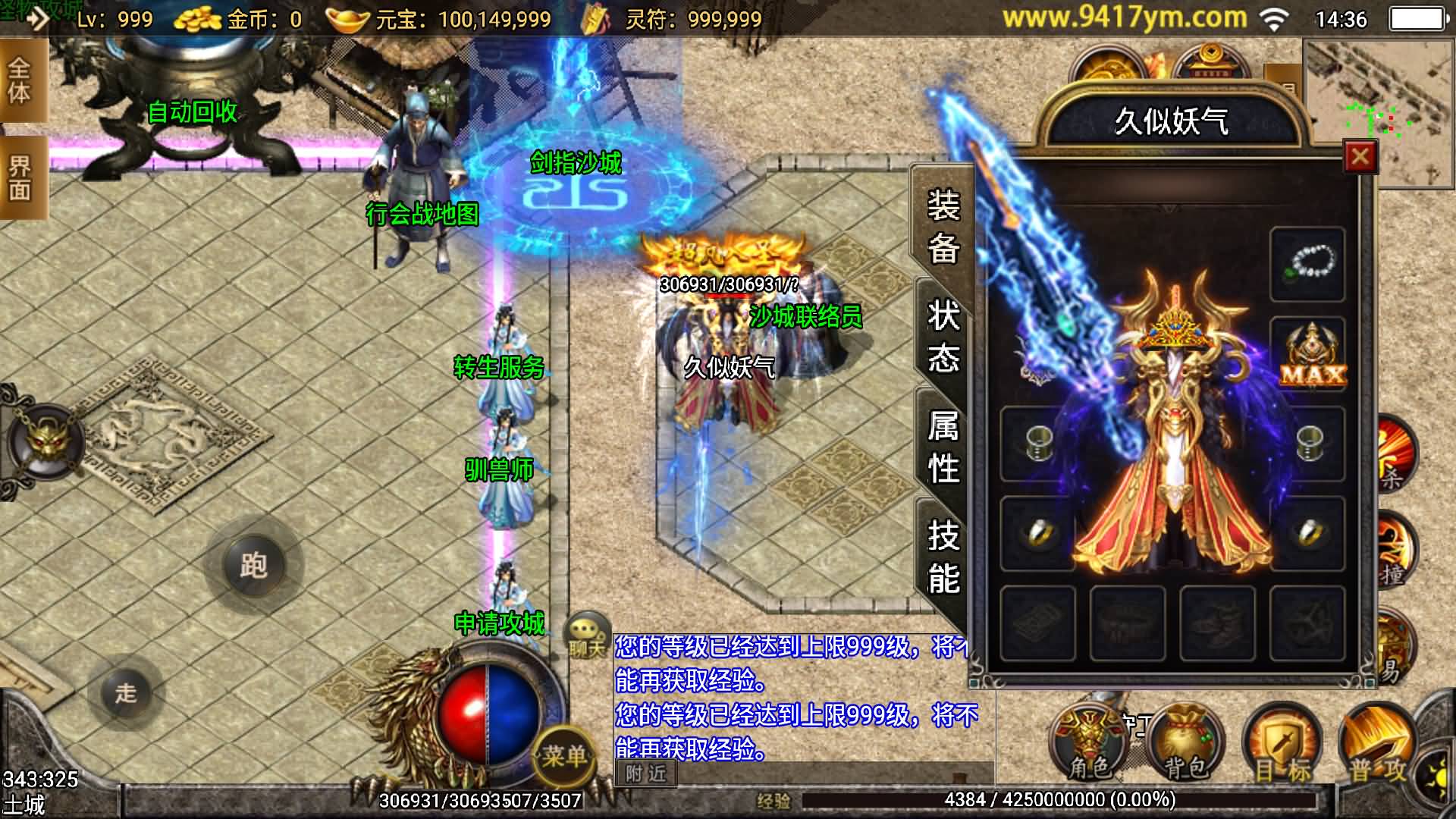
Task: Select the pearl necklace equipment slot
Action: tap(1307, 264)
